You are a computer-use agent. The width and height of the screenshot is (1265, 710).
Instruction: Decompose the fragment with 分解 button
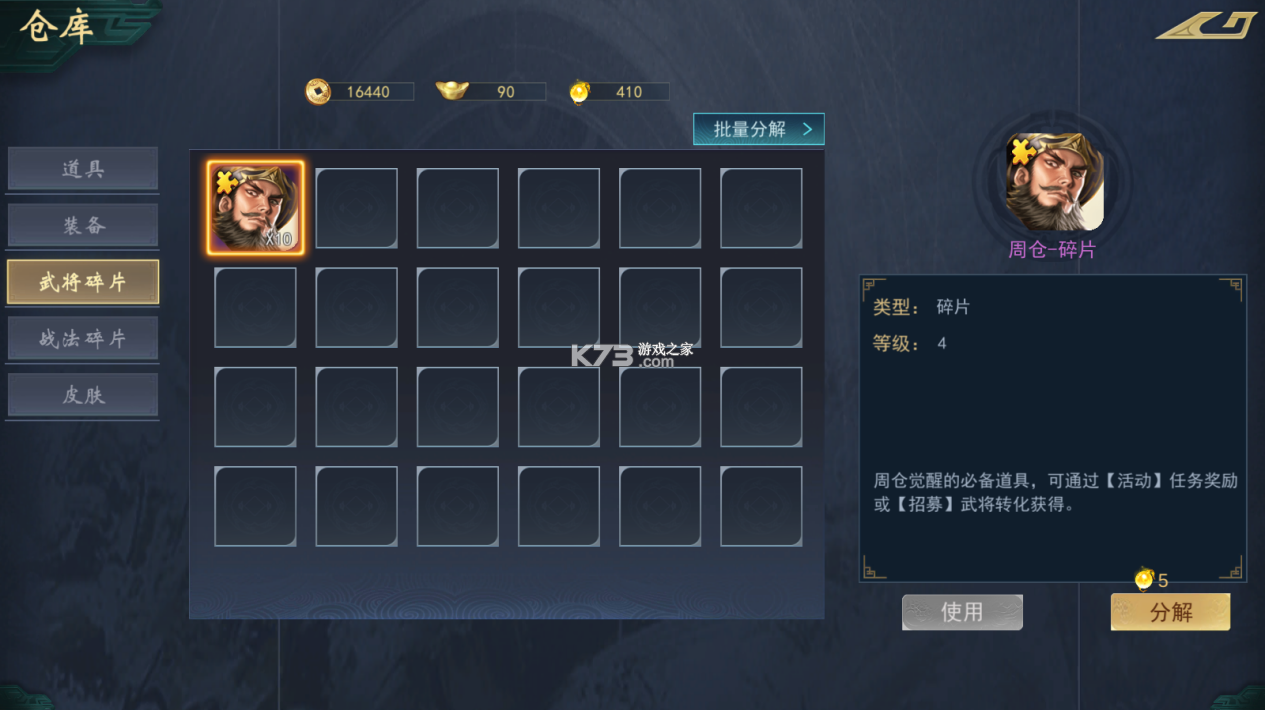[1170, 612]
